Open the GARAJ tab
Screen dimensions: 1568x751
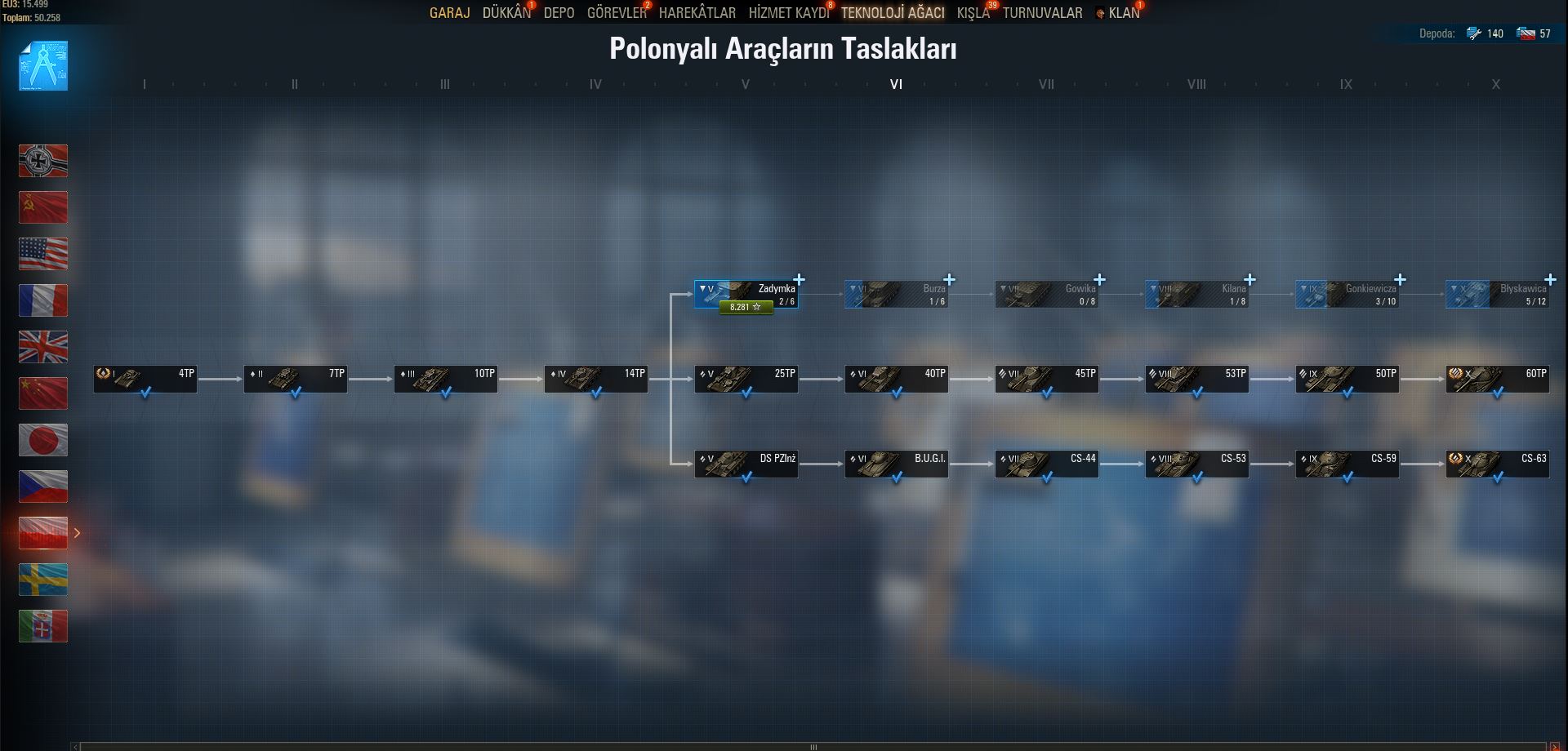(449, 13)
